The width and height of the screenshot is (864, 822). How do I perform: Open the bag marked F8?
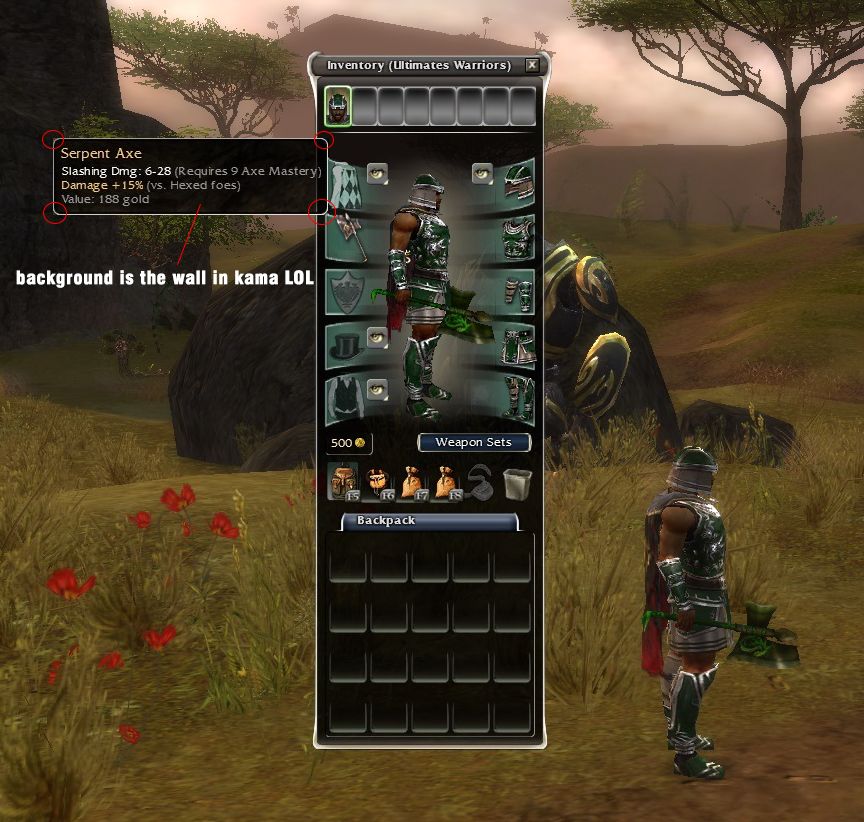point(446,482)
